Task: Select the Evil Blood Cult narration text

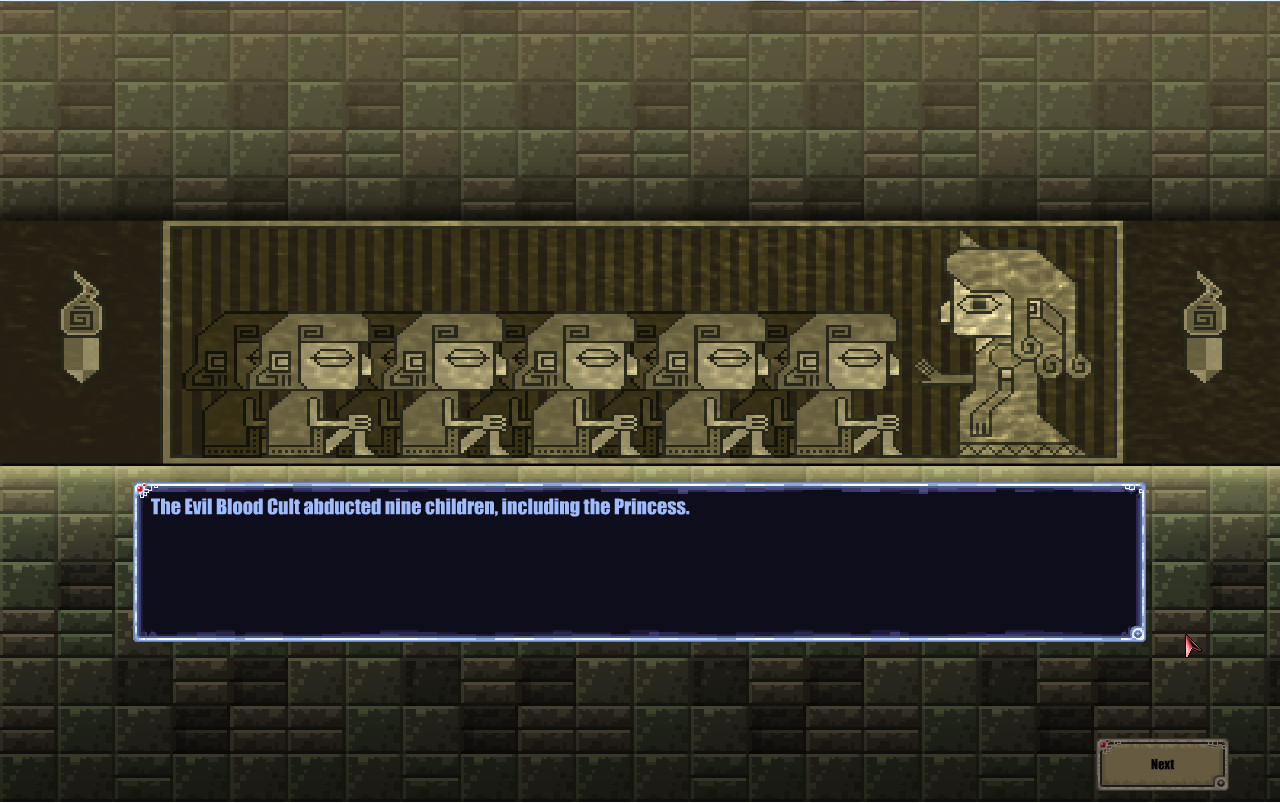Action: pos(418,507)
